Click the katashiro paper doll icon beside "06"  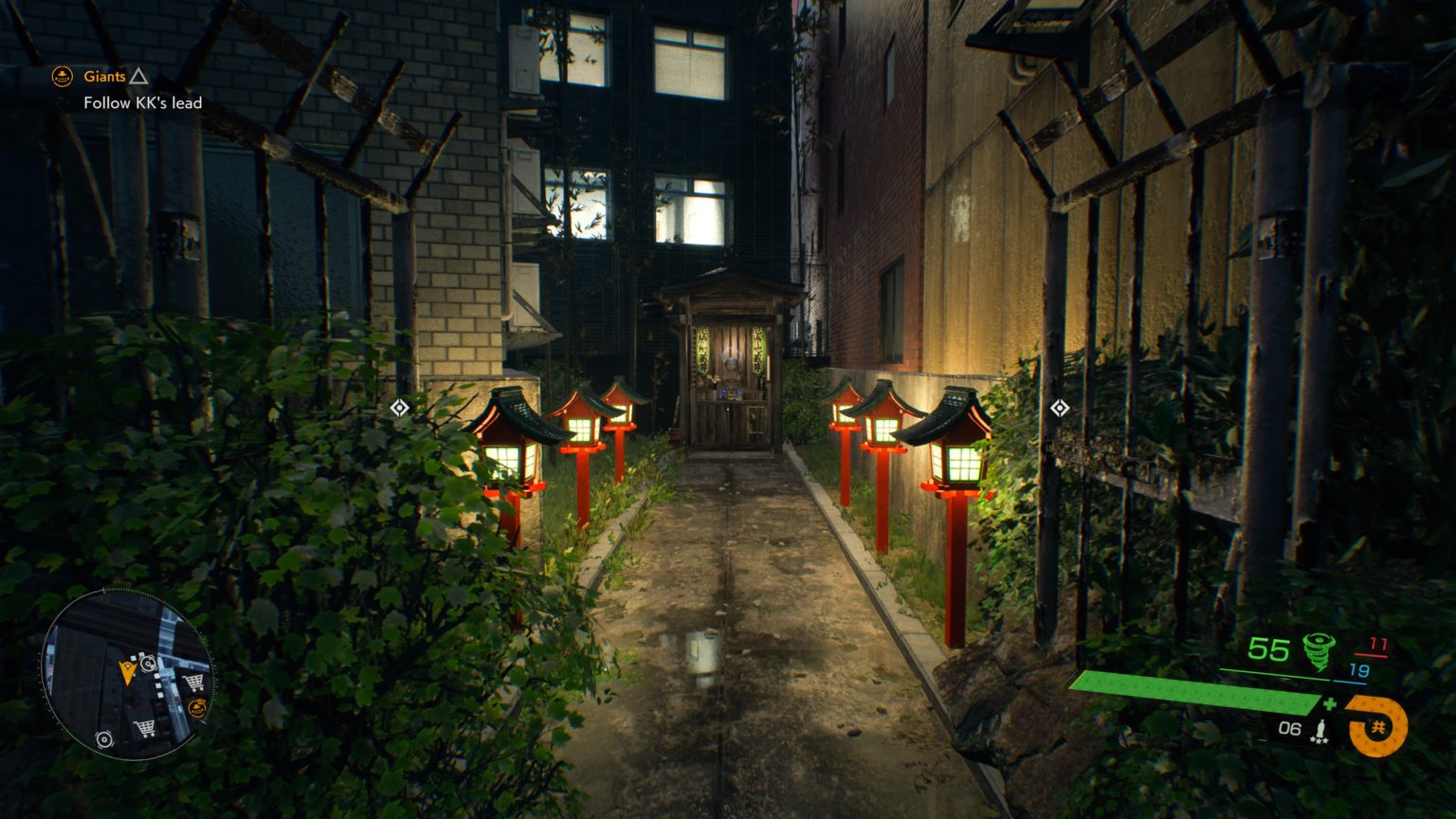click(1321, 728)
